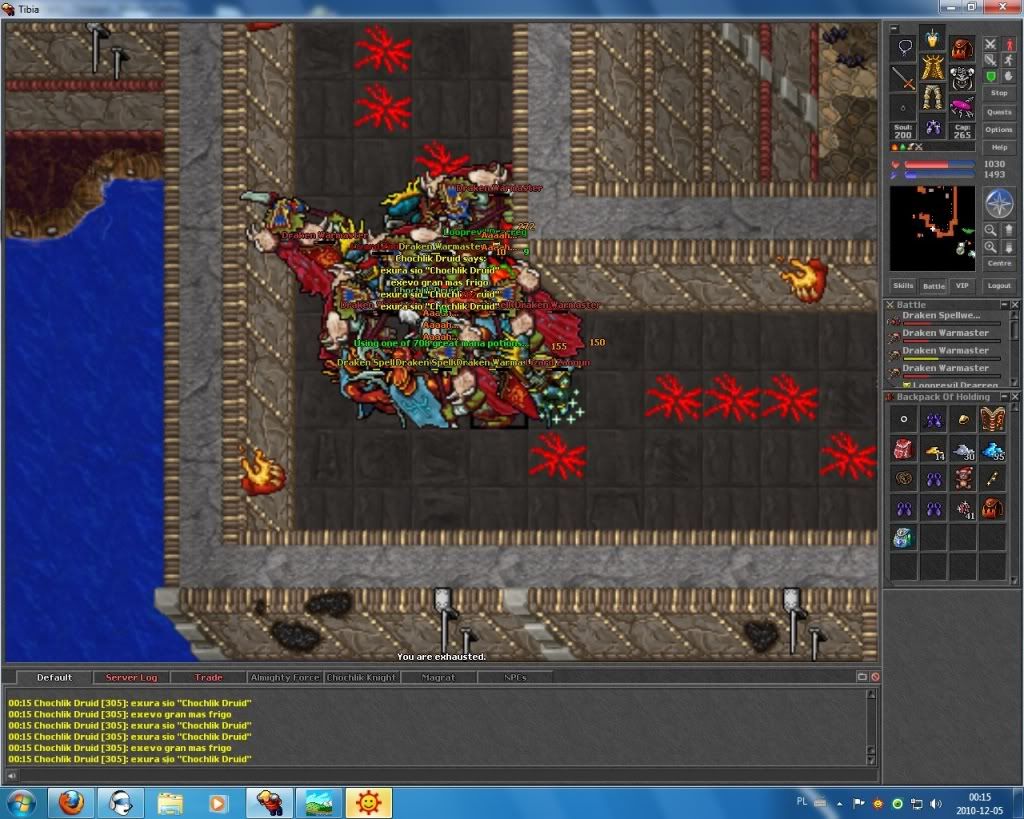Screen dimensions: 1024x819
Task: Select the red teddy bear in backpack
Action: coord(962,479)
